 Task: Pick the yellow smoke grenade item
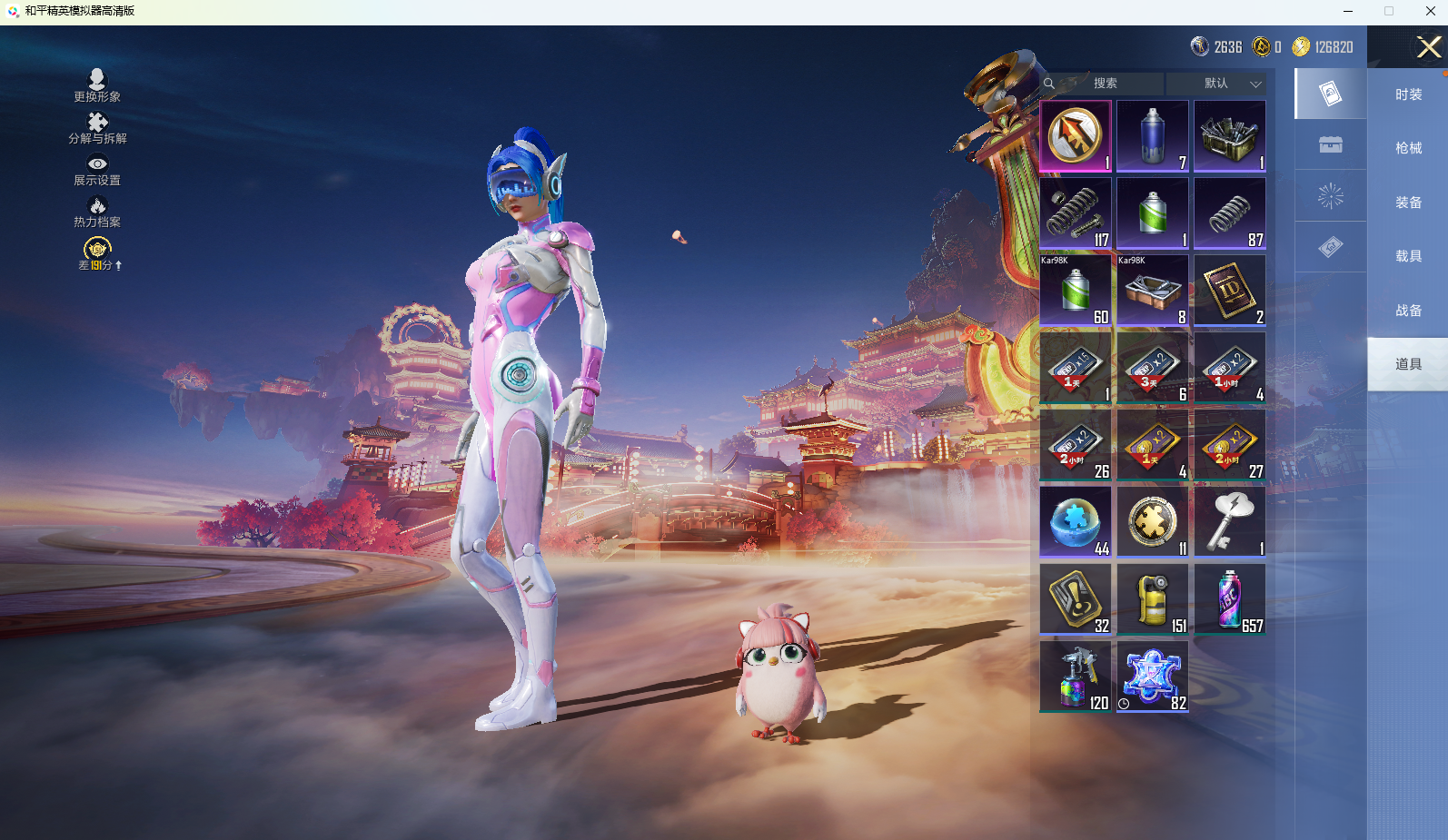[1153, 599]
